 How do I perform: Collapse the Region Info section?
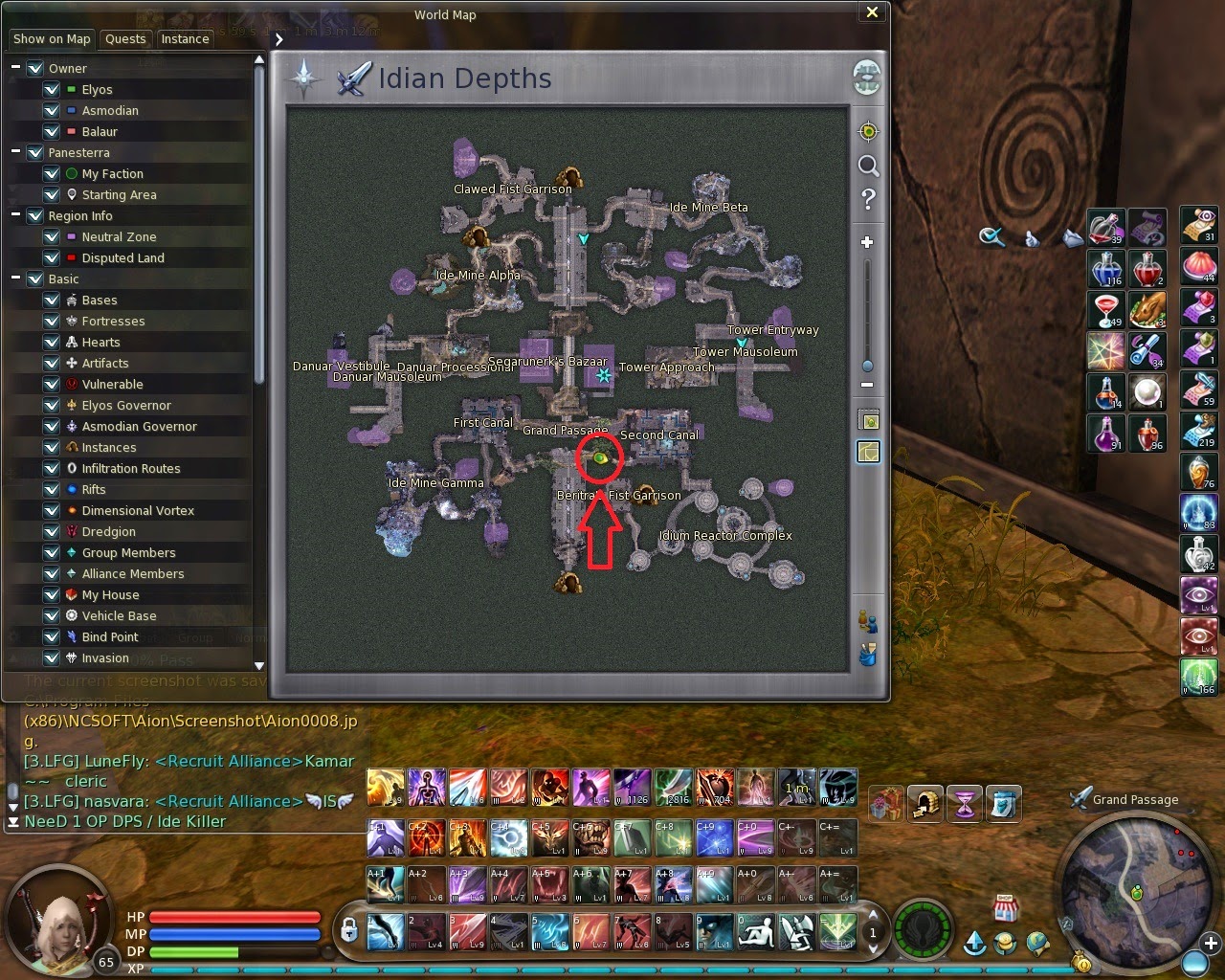coord(15,215)
